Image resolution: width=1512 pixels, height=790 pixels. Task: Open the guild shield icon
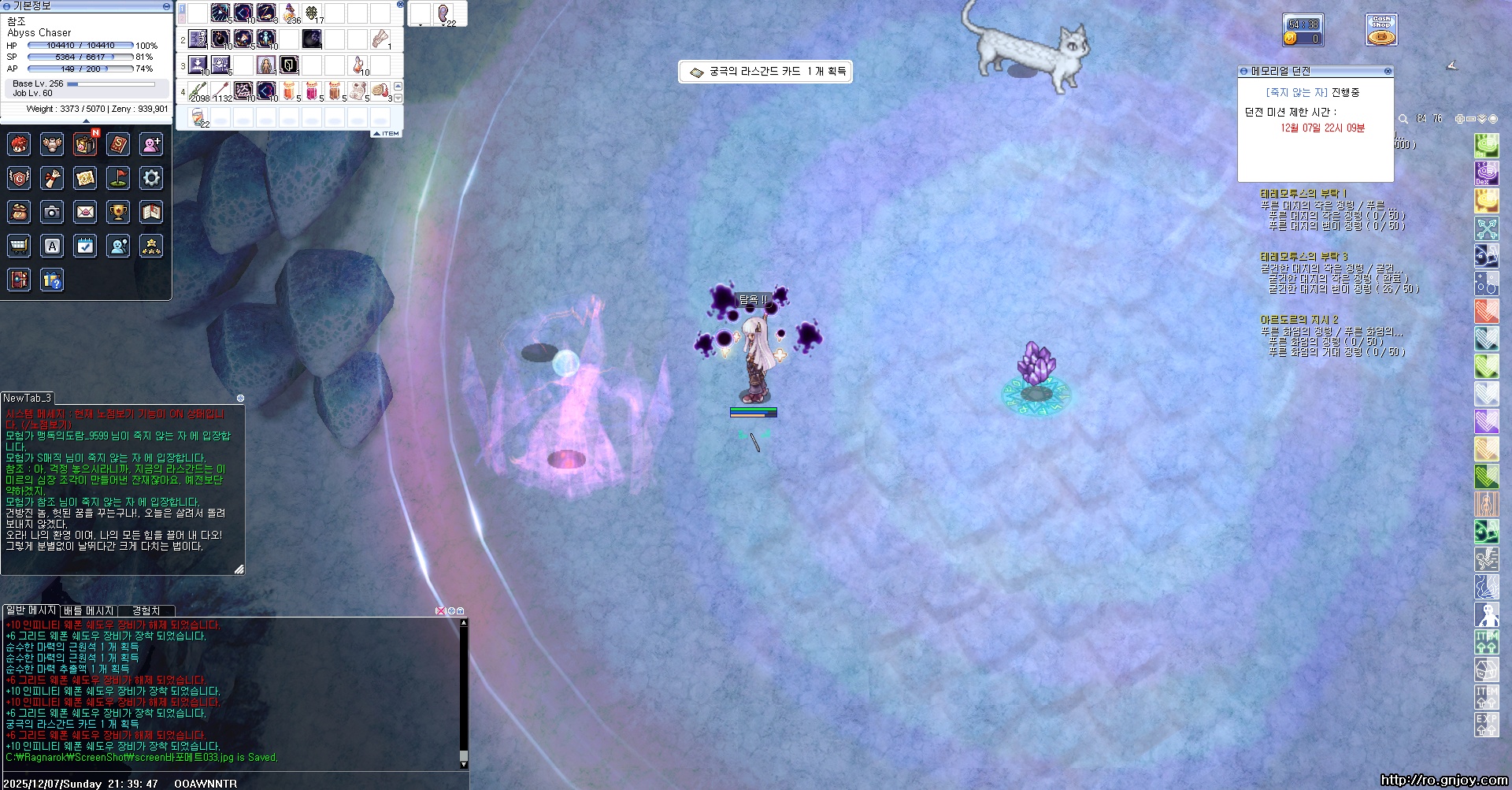[19, 178]
